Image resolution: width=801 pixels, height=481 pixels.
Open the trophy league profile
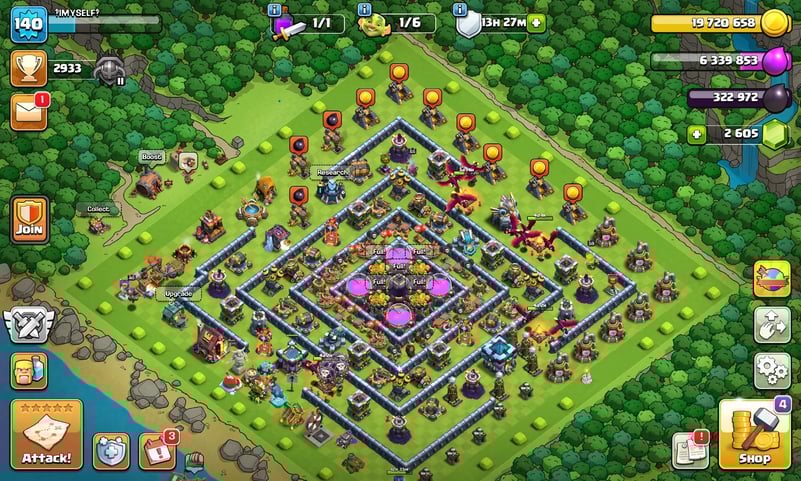(x=29, y=68)
